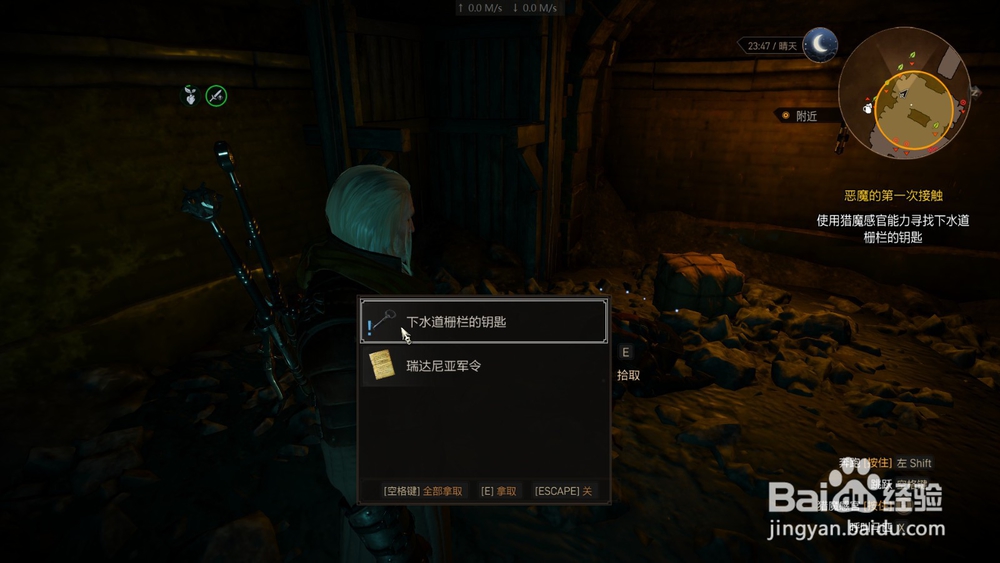Click the green circled sword buff icon

pos(216,96)
